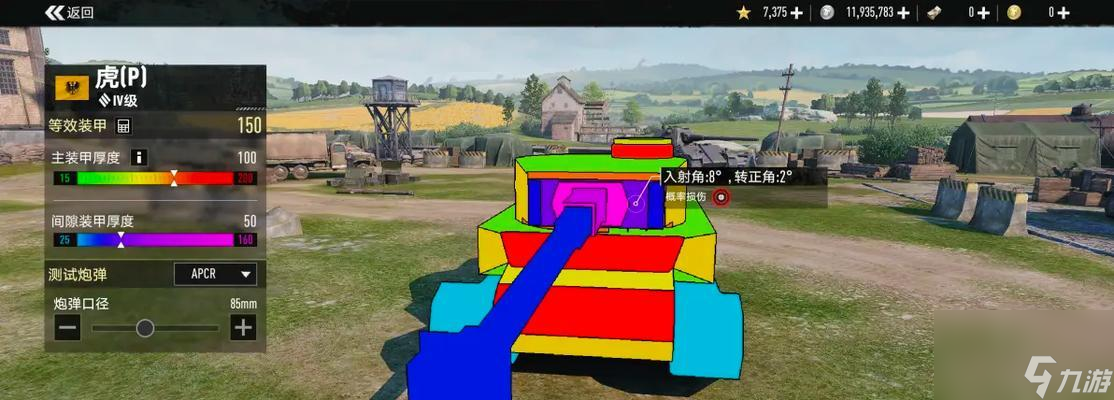Decrease shell caliber with the minus button

[x=68, y=327]
